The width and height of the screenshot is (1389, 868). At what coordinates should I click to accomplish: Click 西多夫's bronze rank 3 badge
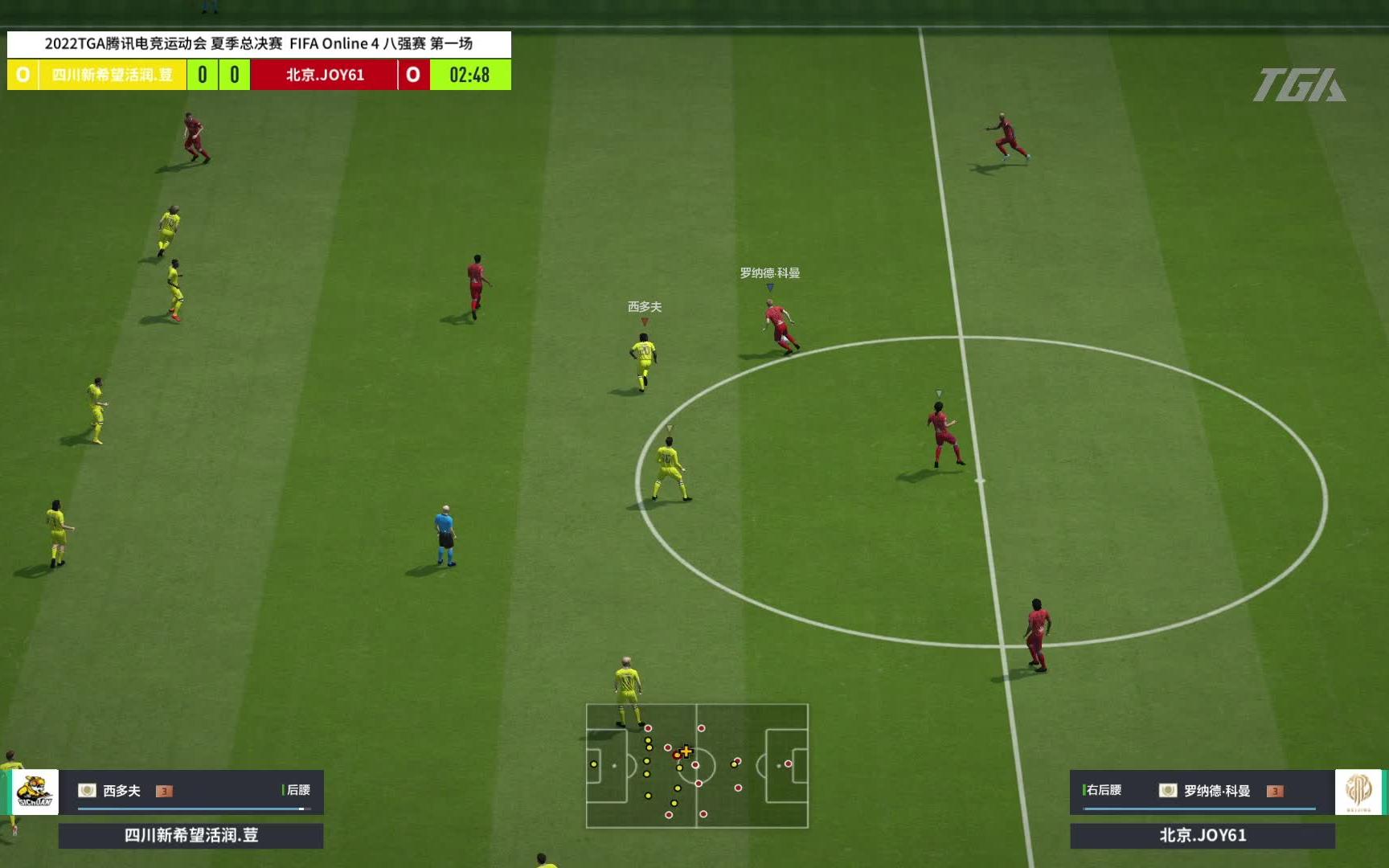click(164, 792)
